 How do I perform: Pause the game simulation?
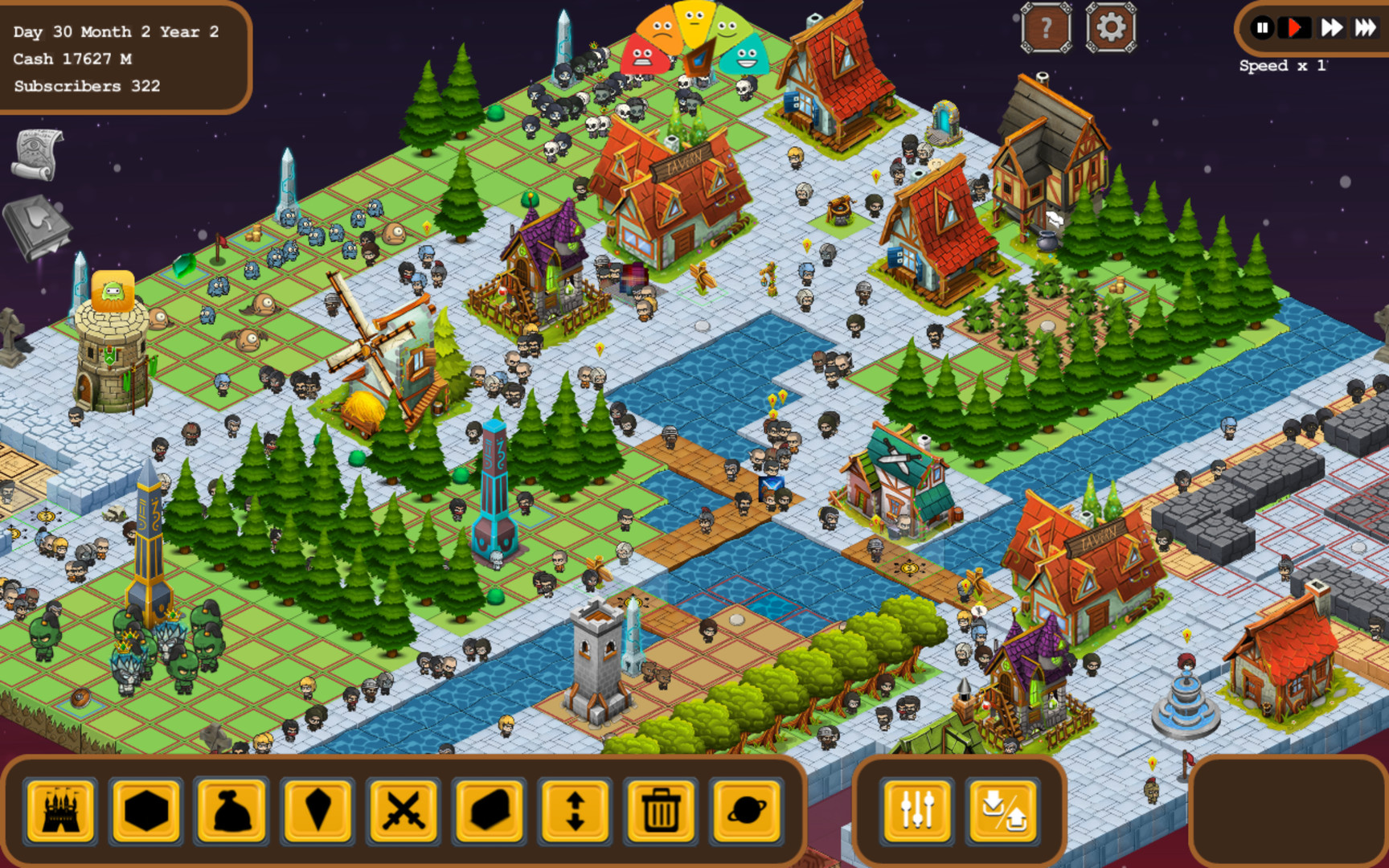pos(1263,27)
